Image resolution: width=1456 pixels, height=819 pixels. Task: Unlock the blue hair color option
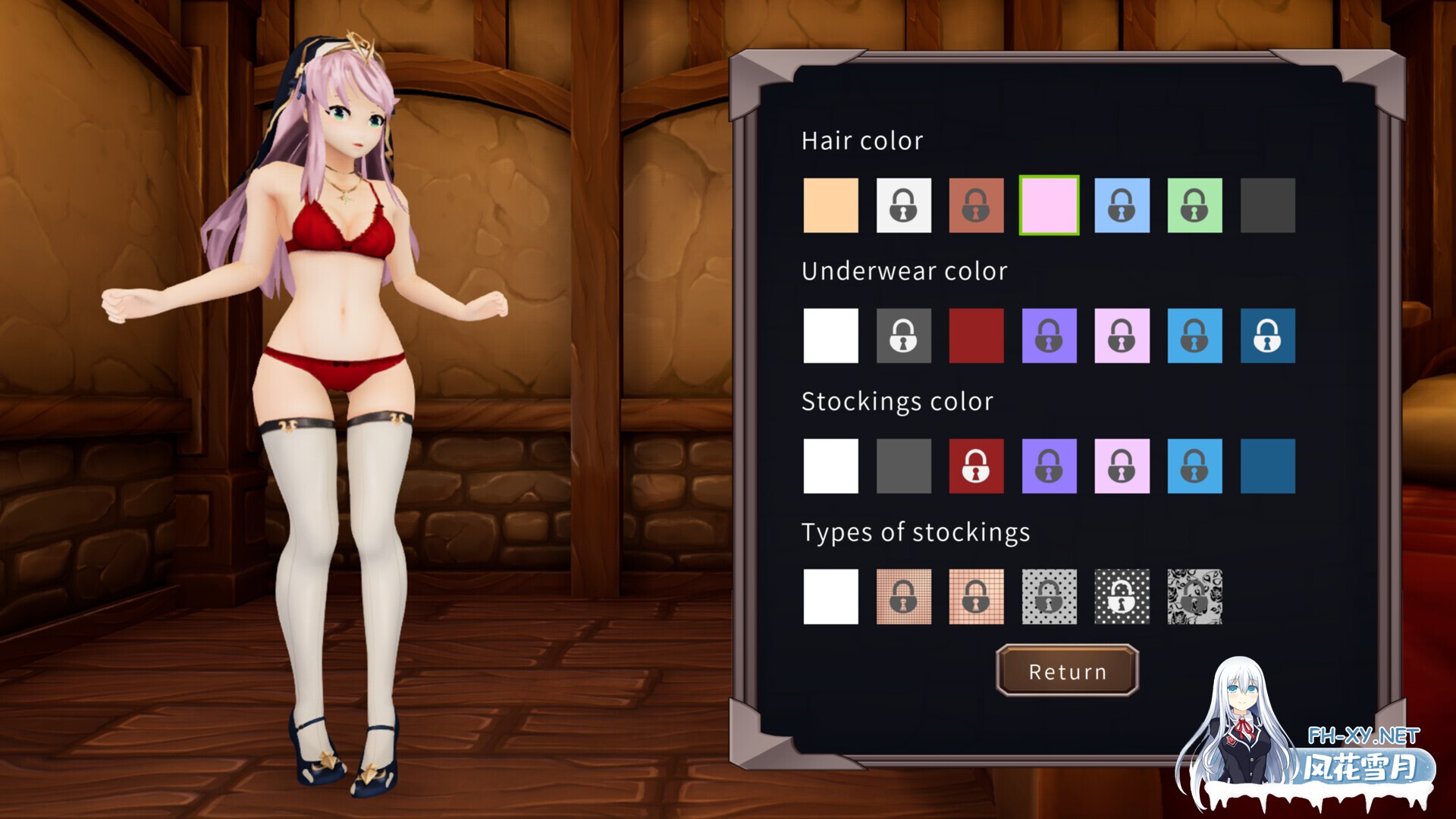click(1122, 206)
